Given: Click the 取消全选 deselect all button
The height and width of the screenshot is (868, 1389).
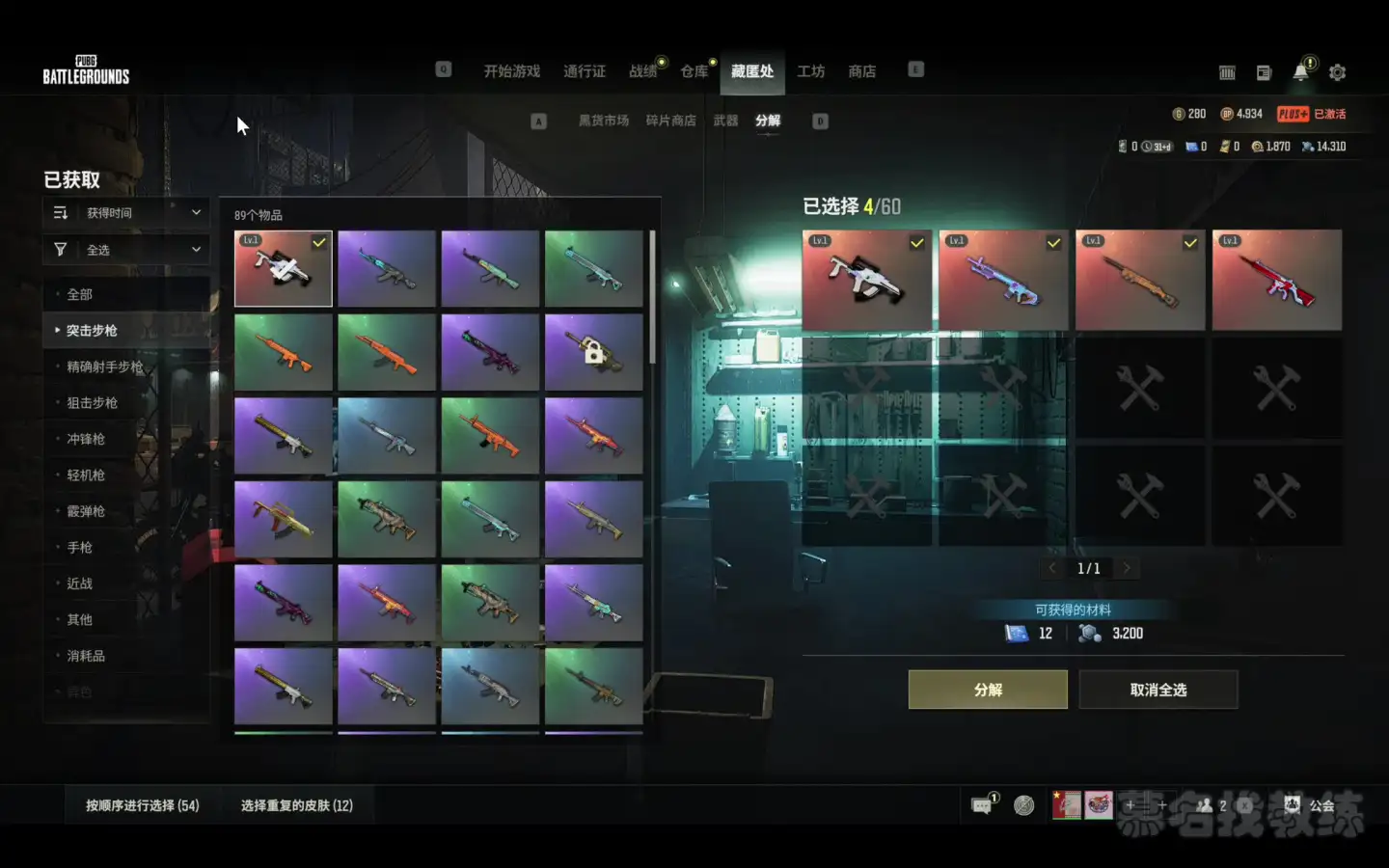Looking at the screenshot, I should [1157, 690].
